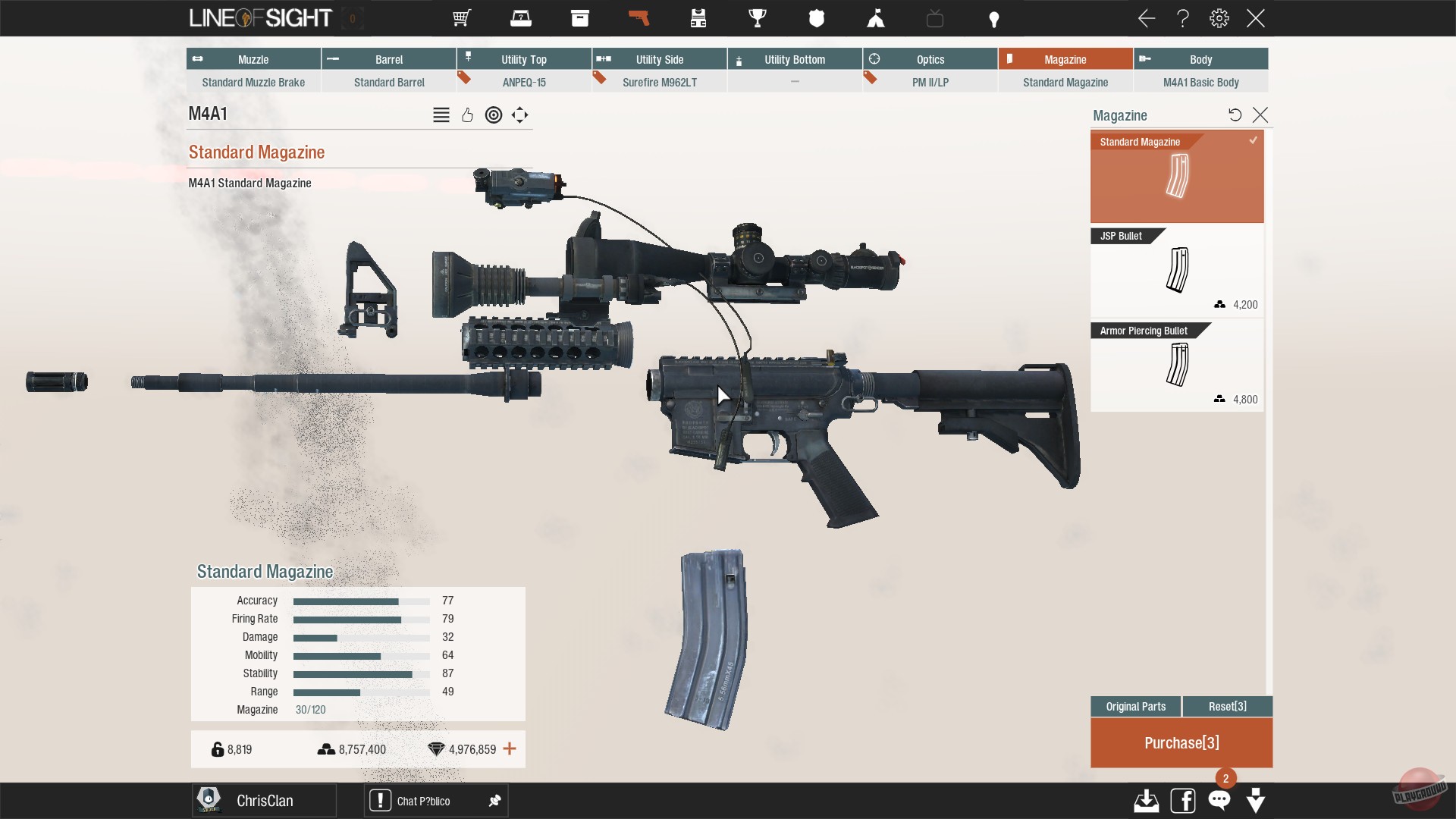
Task: Select the target crosshair icon above the weapon
Action: (x=494, y=115)
